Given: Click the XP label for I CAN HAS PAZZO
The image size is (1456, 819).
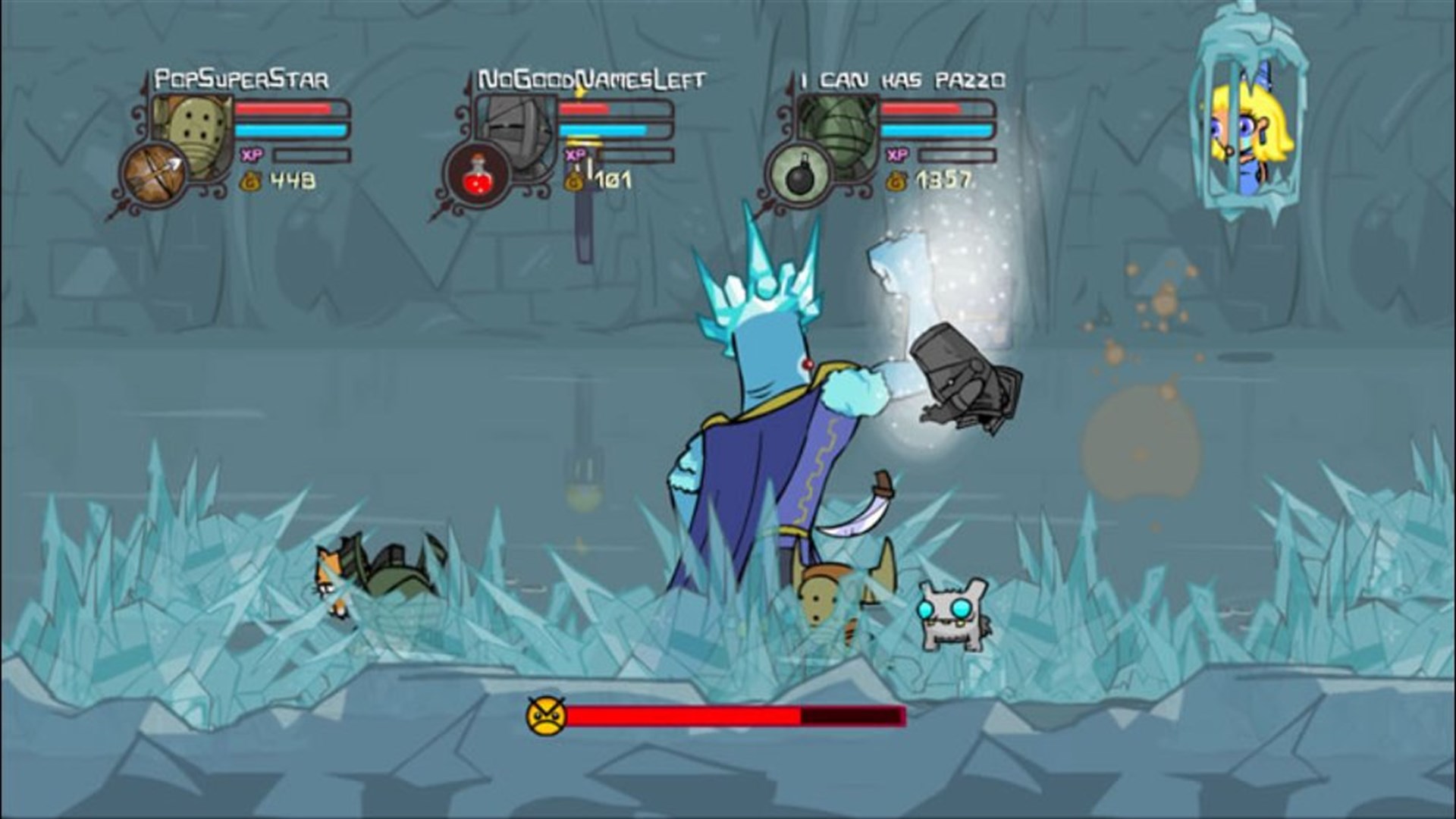Looking at the screenshot, I should click(896, 155).
